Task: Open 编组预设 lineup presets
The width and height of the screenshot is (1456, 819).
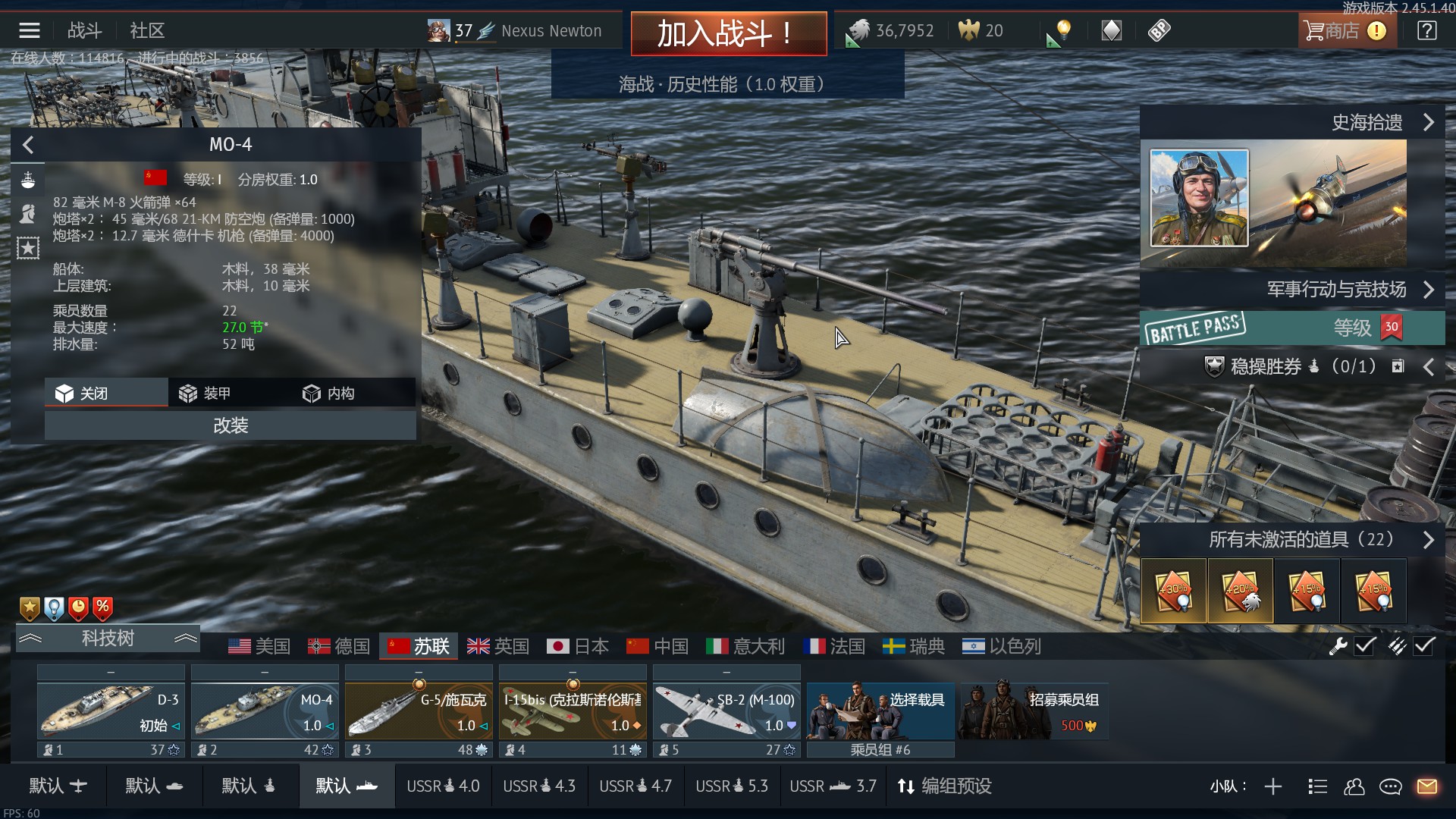Action: click(x=945, y=786)
